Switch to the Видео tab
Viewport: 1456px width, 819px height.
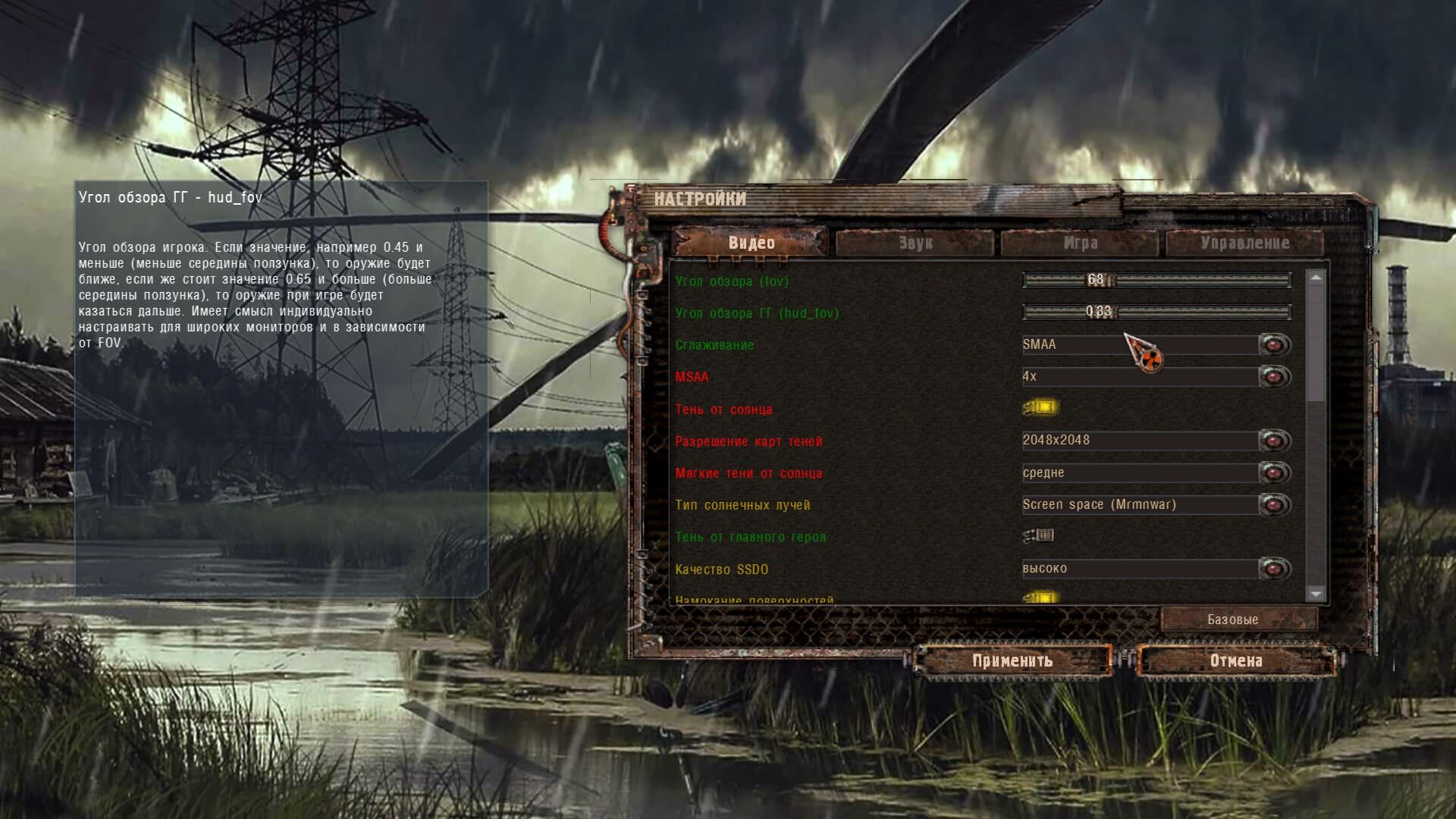click(751, 243)
